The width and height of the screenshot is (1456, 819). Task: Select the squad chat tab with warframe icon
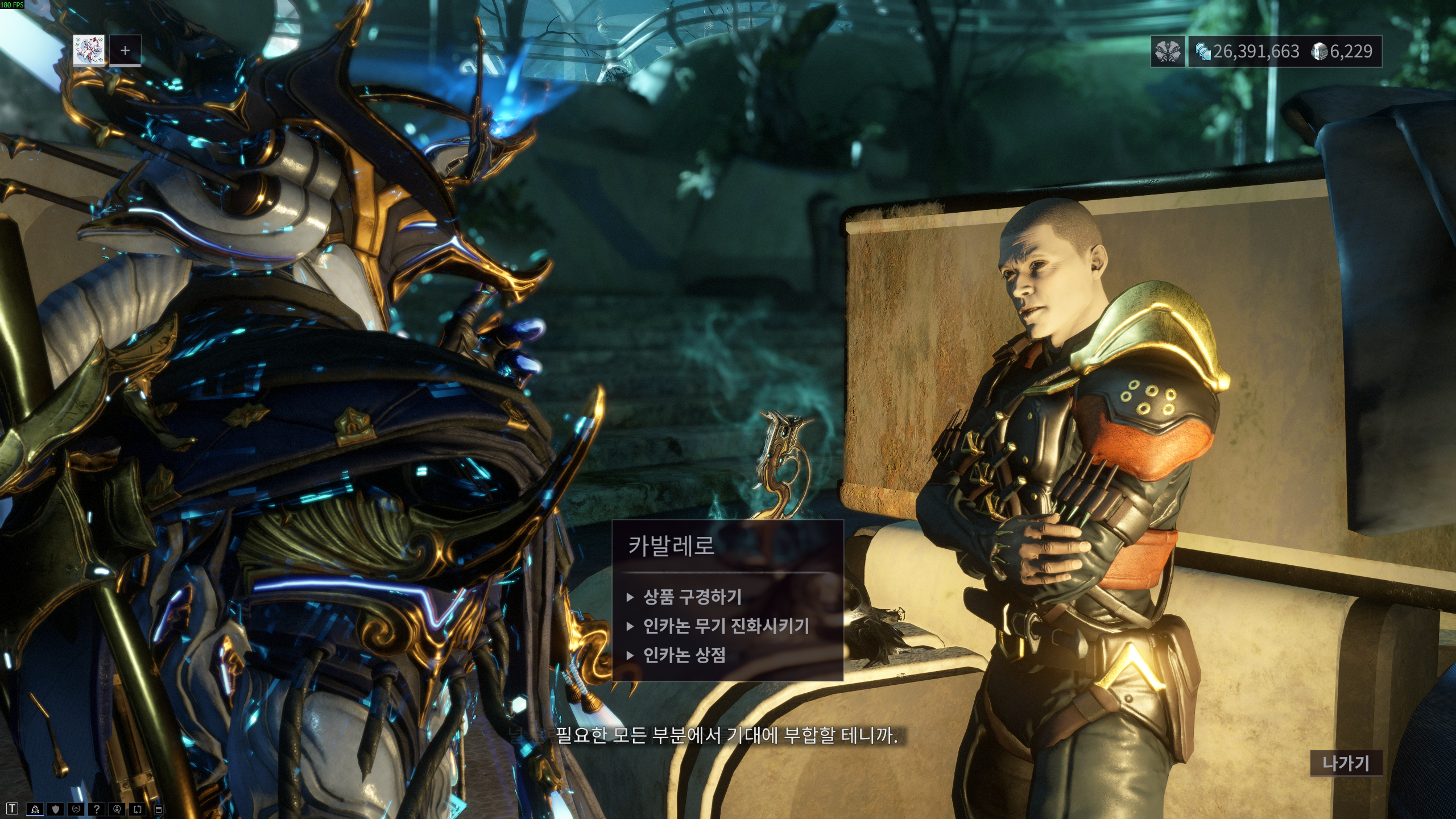pos(35,809)
